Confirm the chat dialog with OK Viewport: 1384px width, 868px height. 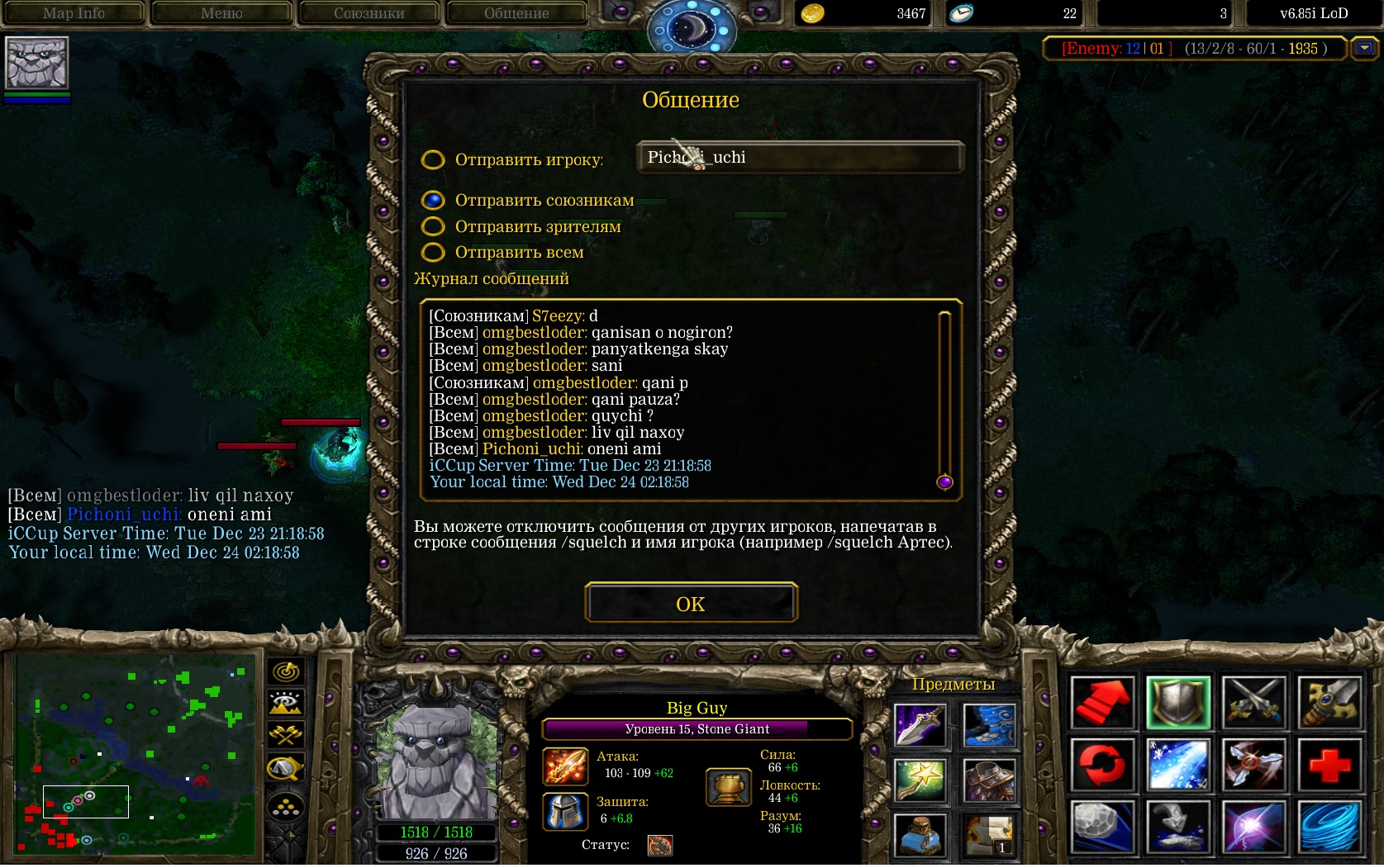[x=691, y=604]
